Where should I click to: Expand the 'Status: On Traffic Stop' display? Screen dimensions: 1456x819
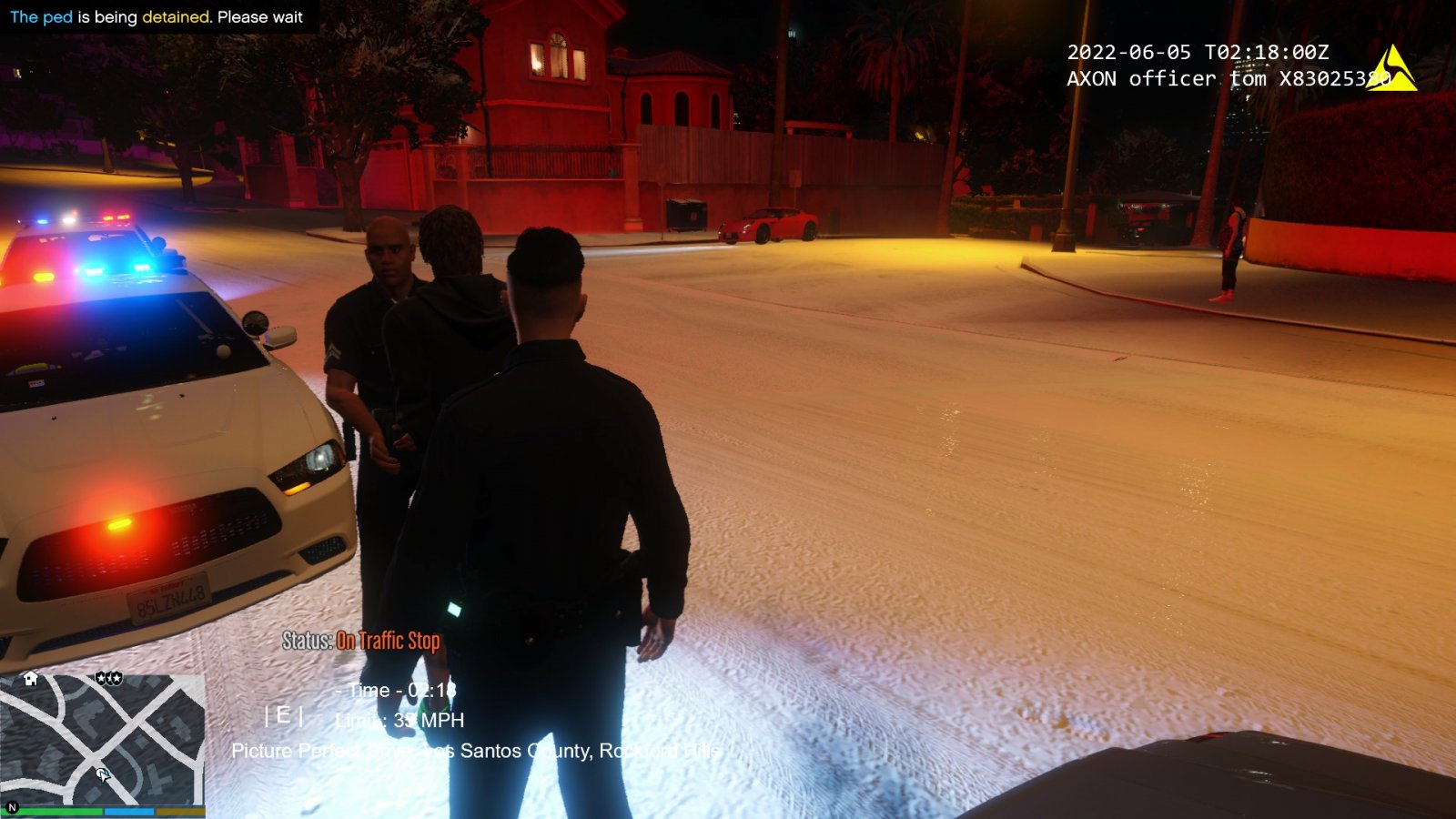tap(360, 641)
